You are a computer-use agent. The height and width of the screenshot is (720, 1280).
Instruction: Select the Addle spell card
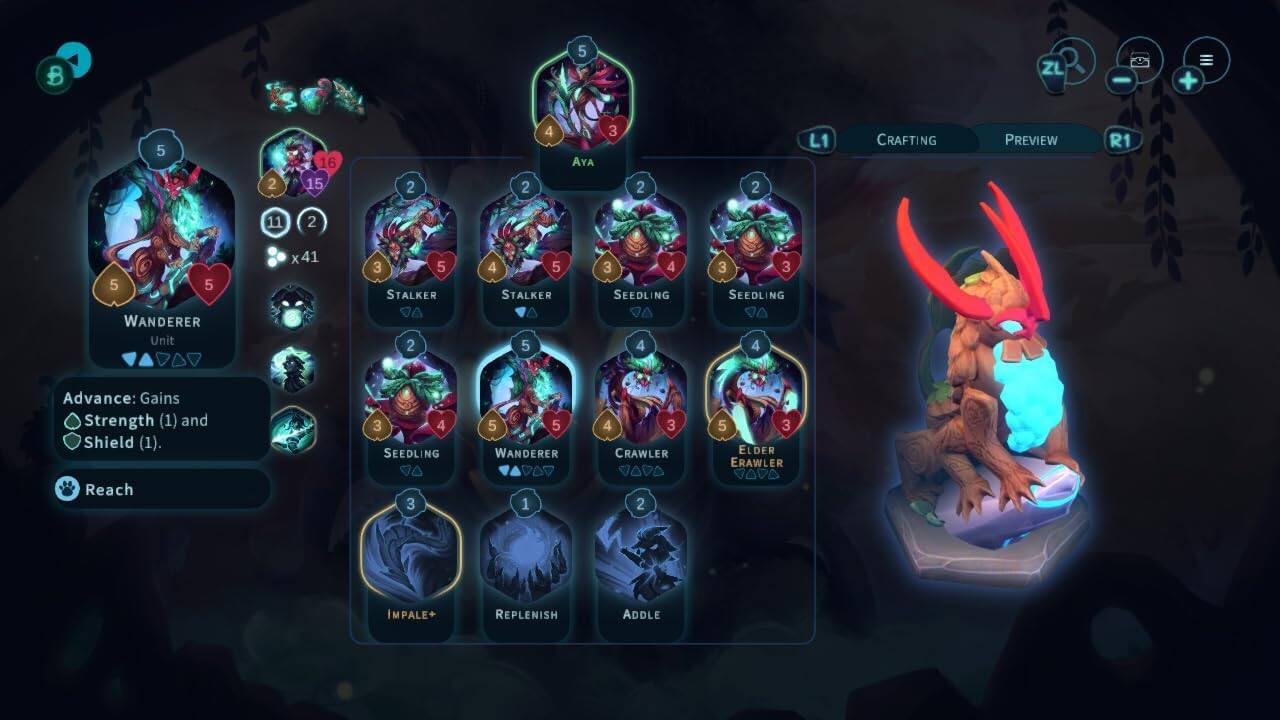pos(641,560)
